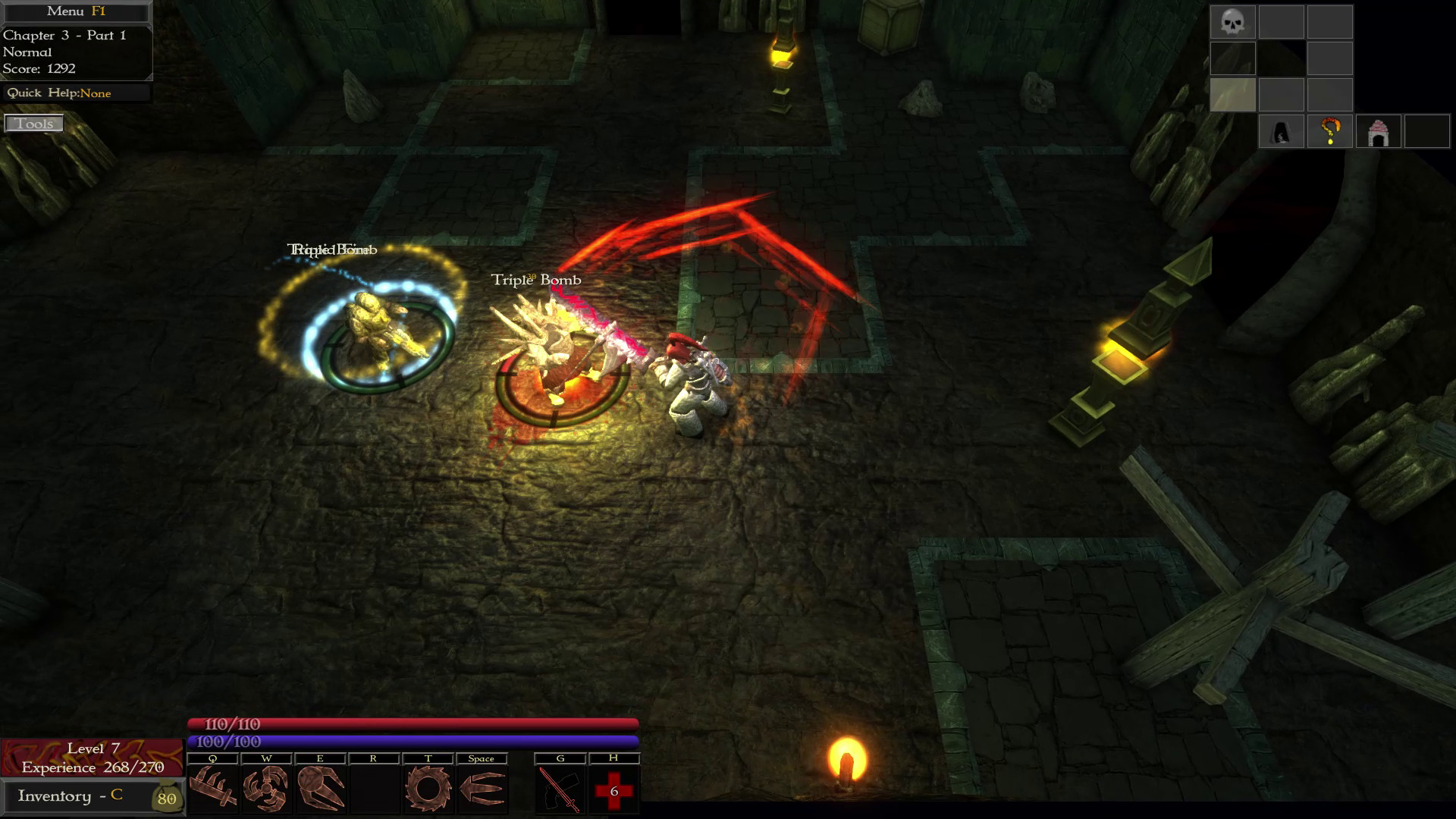Use a health potion from the H slot

[x=614, y=789]
